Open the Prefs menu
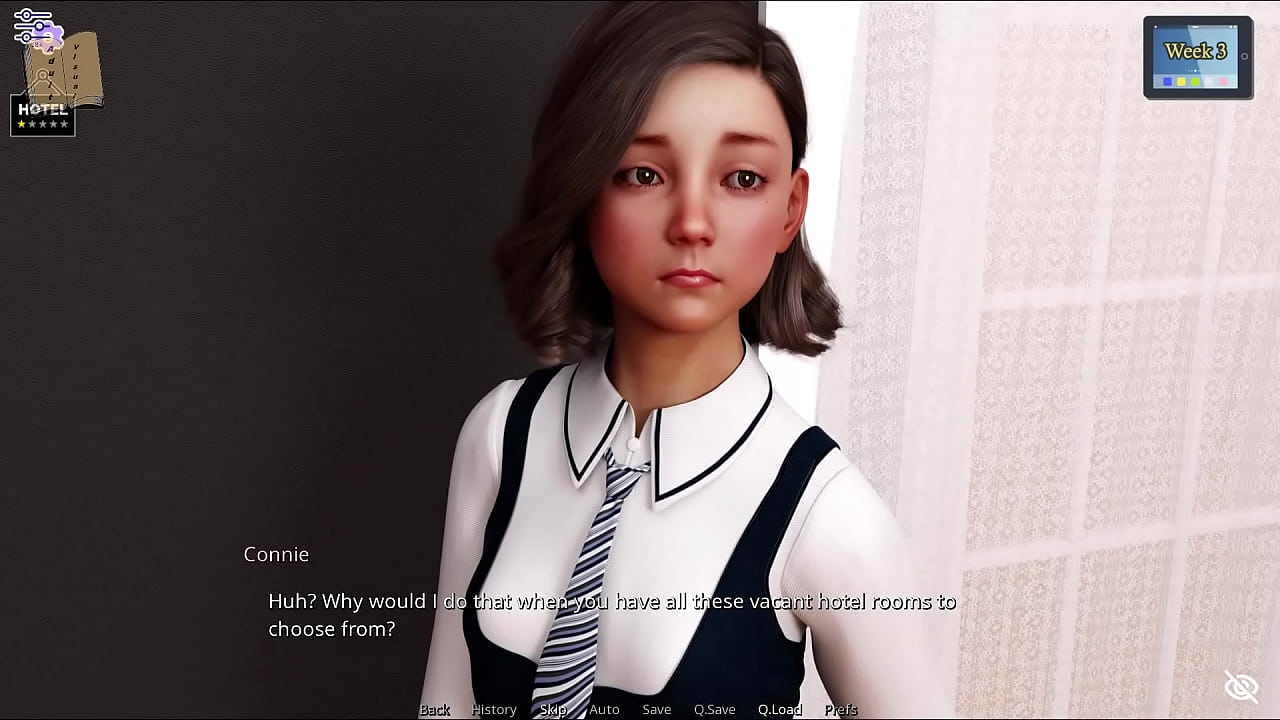1280x720 pixels. point(840,709)
